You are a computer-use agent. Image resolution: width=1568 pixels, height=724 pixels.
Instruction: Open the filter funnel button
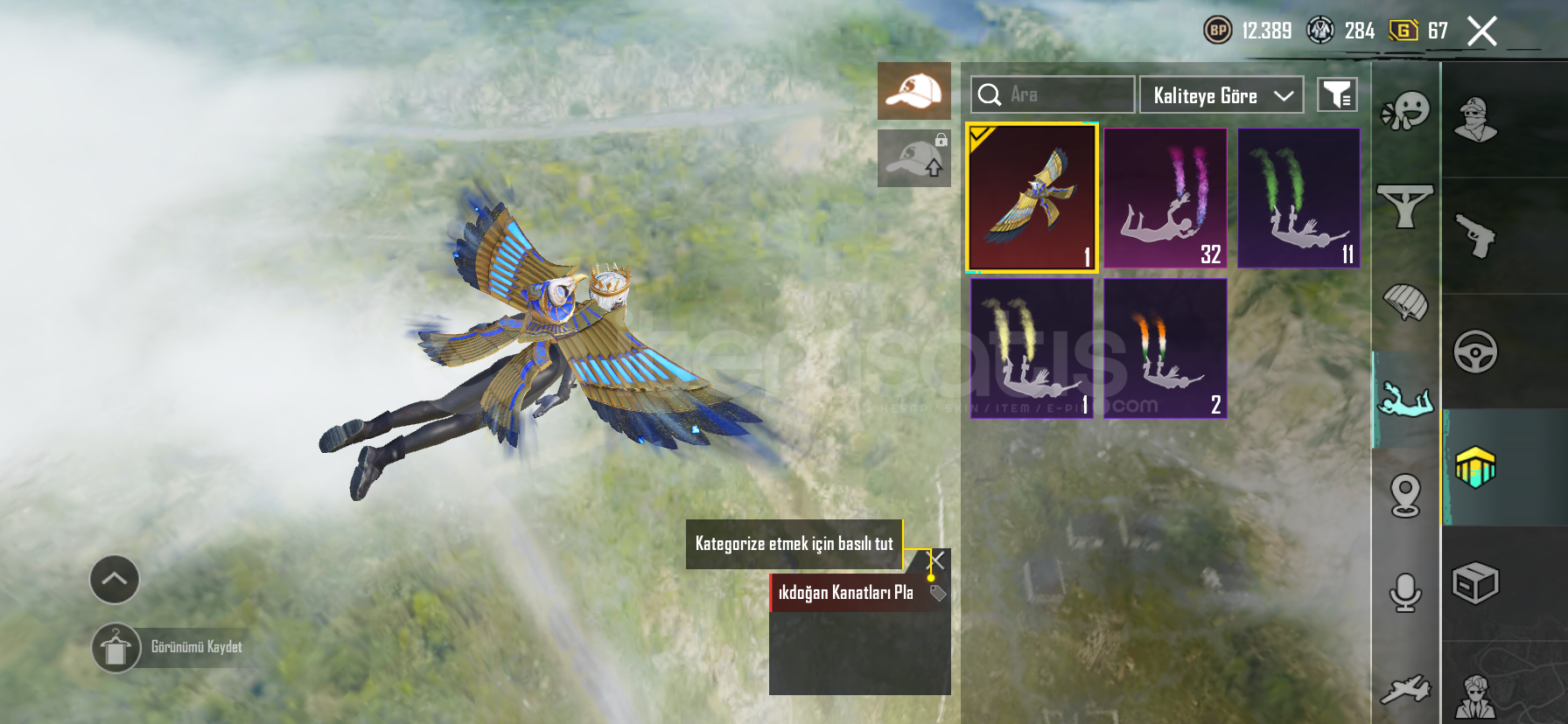1337,95
